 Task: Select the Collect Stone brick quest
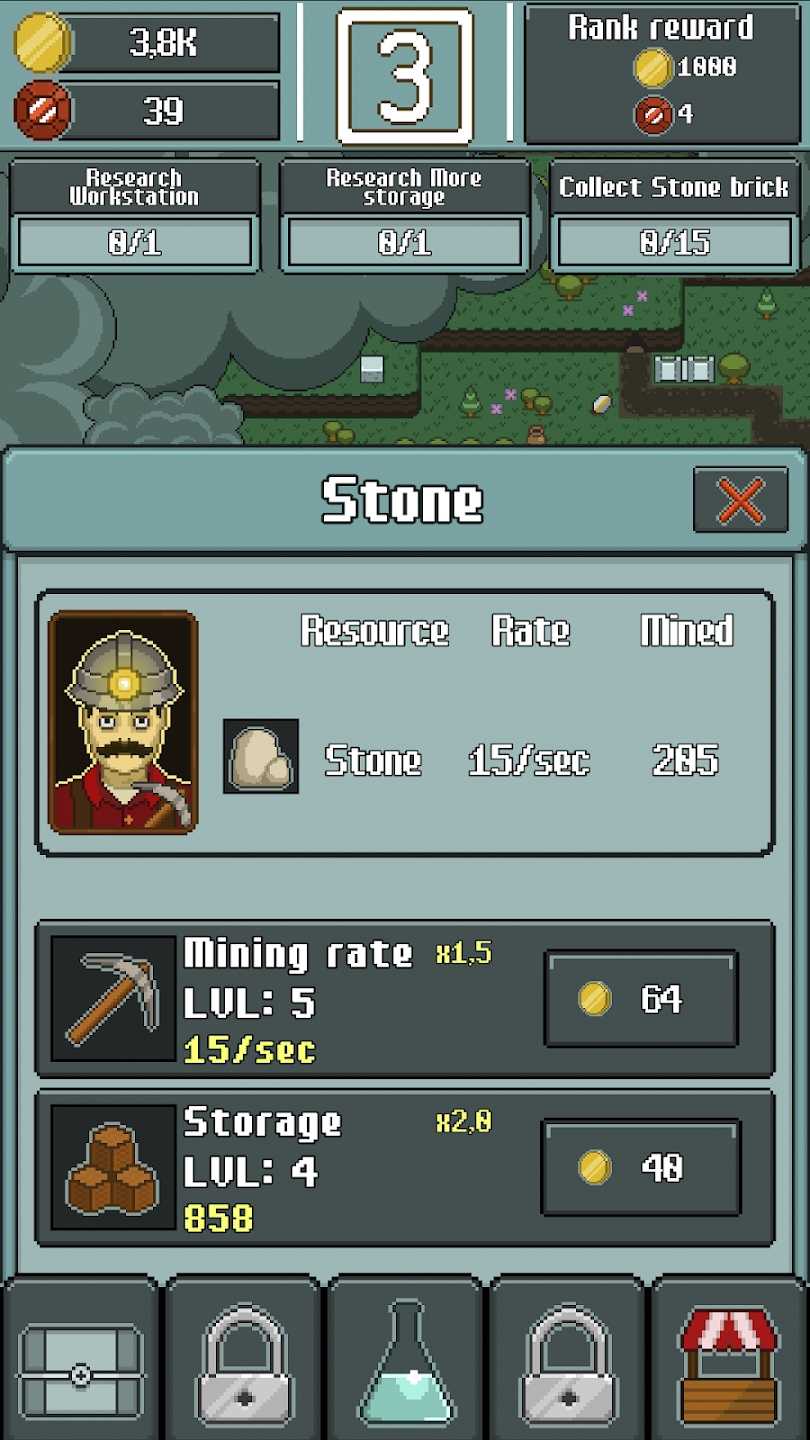(674, 216)
